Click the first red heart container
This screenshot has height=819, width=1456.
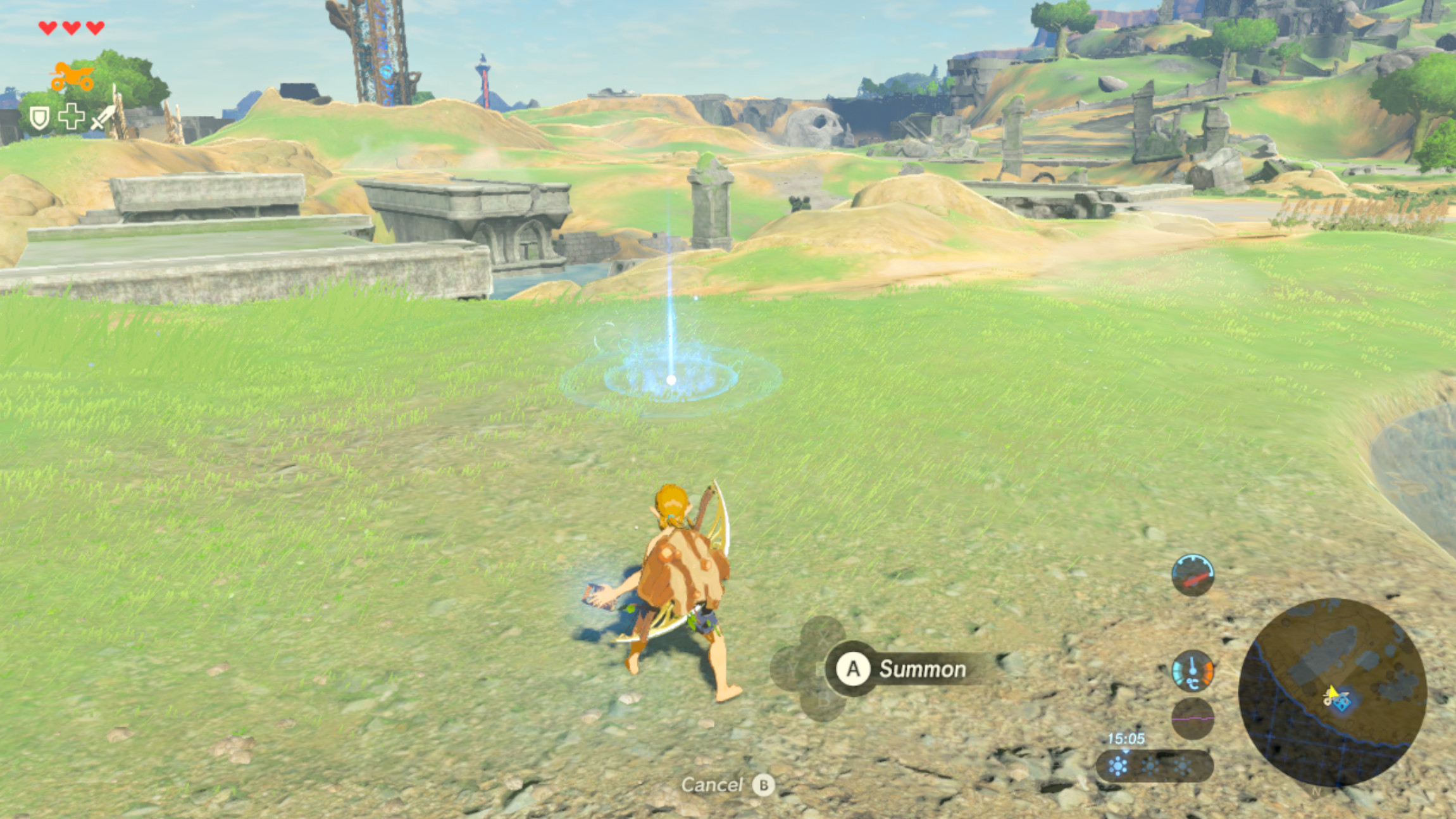click(47, 28)
